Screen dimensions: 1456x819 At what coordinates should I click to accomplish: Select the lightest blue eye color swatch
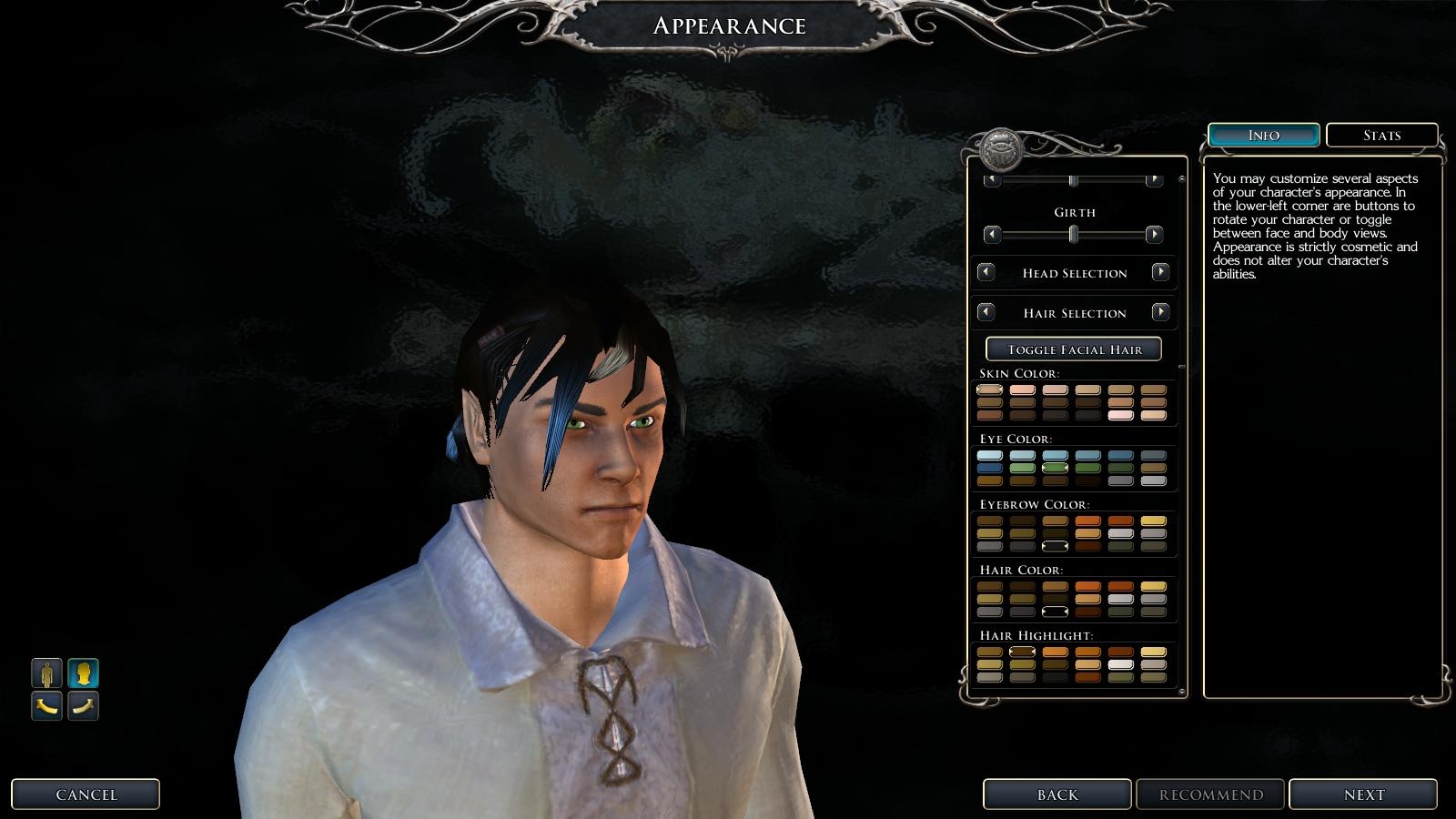click(989, 455)
